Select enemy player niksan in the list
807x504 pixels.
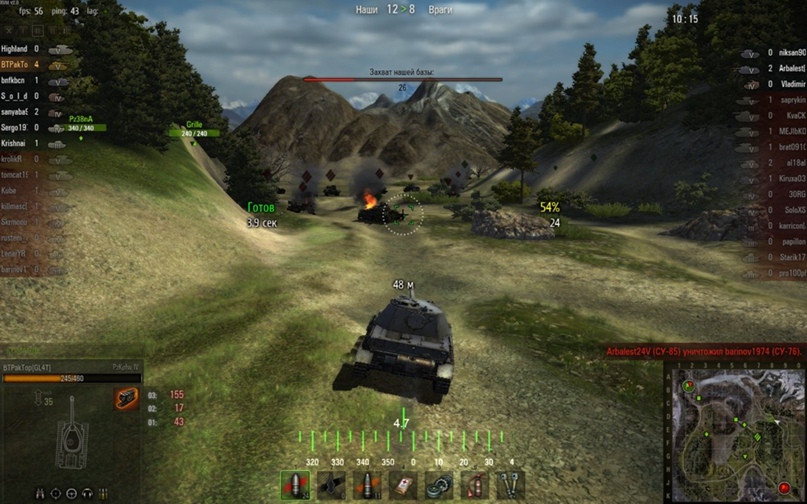(786, 52)
